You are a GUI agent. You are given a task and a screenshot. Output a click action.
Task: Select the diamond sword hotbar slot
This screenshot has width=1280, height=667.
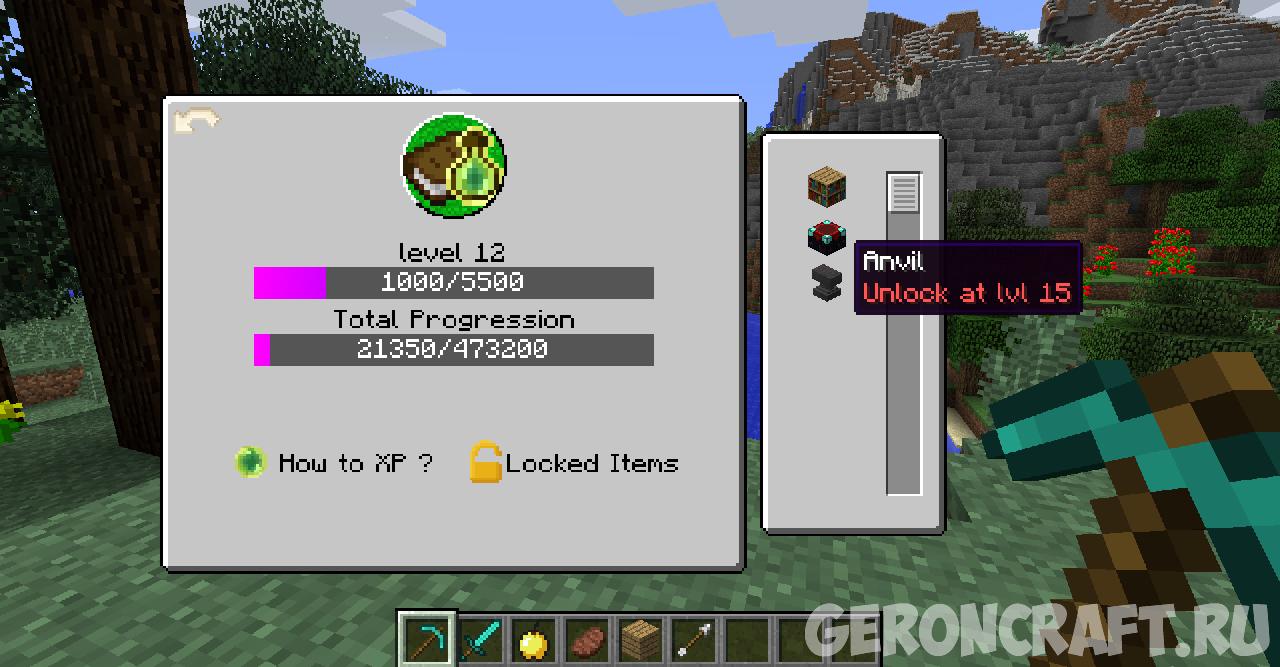click(481, 639)
